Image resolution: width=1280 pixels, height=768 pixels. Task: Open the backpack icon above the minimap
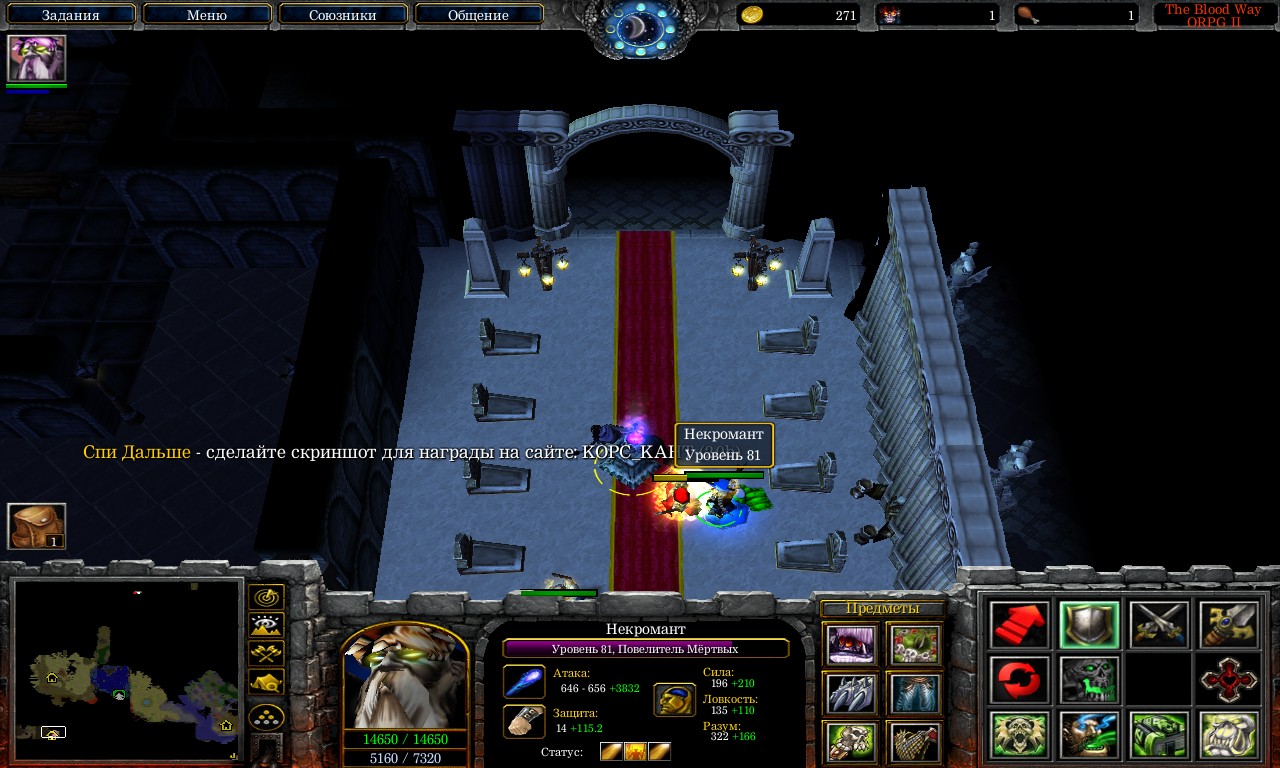coord(37,526)
